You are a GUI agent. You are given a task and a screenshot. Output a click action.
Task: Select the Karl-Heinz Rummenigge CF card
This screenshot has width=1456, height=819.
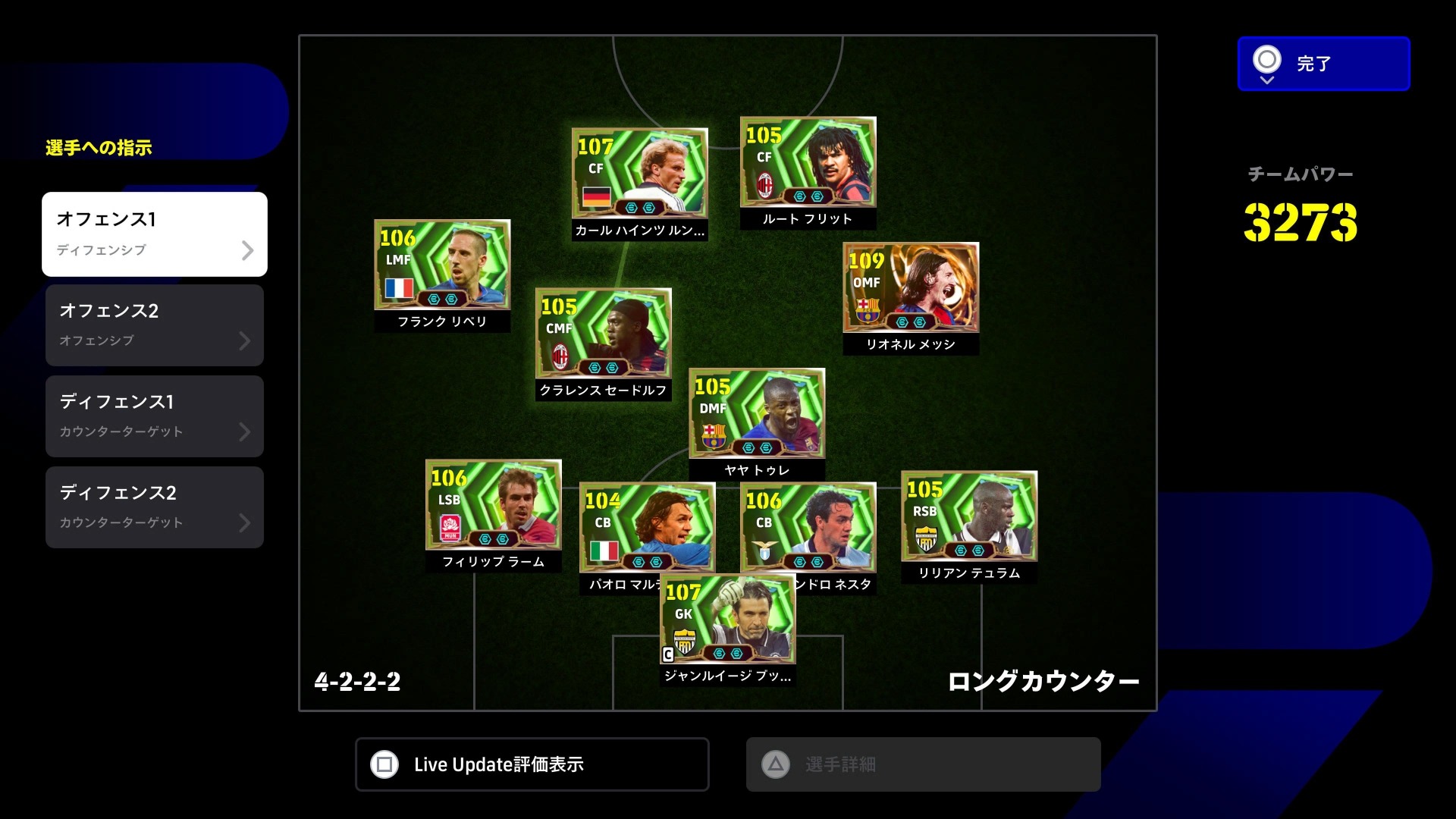click(x=639, y=174)
